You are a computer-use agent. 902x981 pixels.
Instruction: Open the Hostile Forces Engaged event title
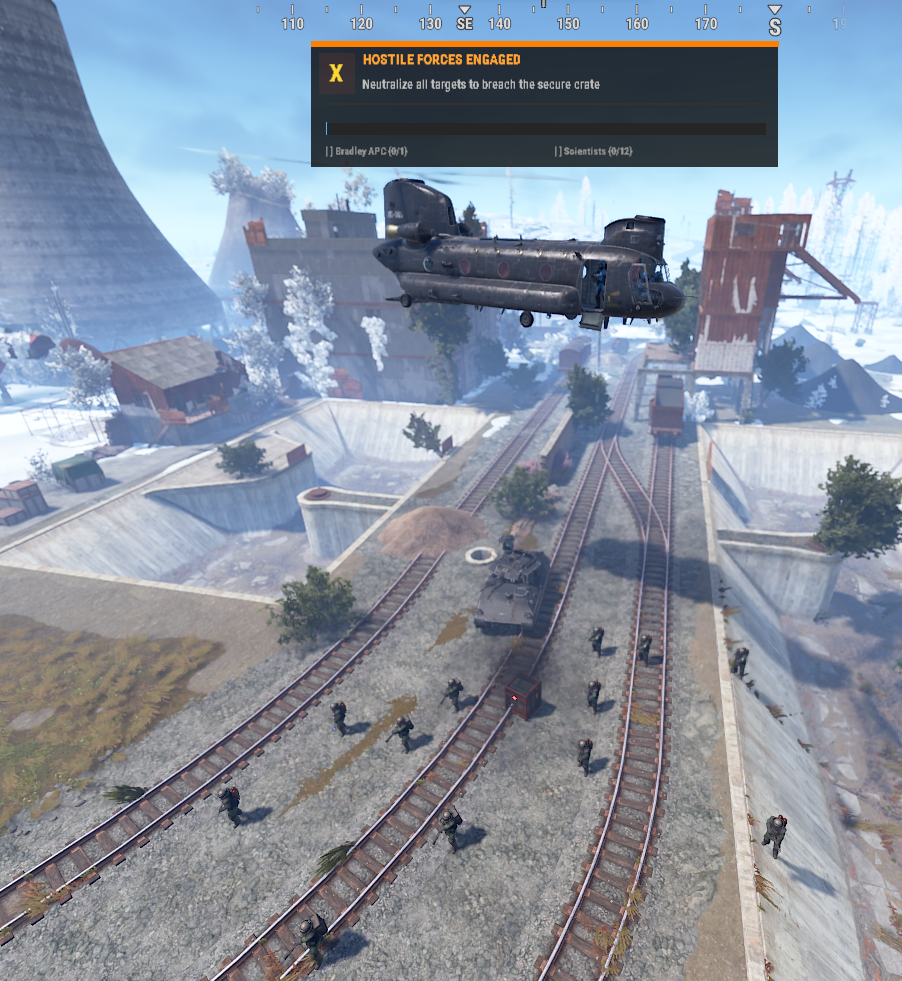coord(441,60)
